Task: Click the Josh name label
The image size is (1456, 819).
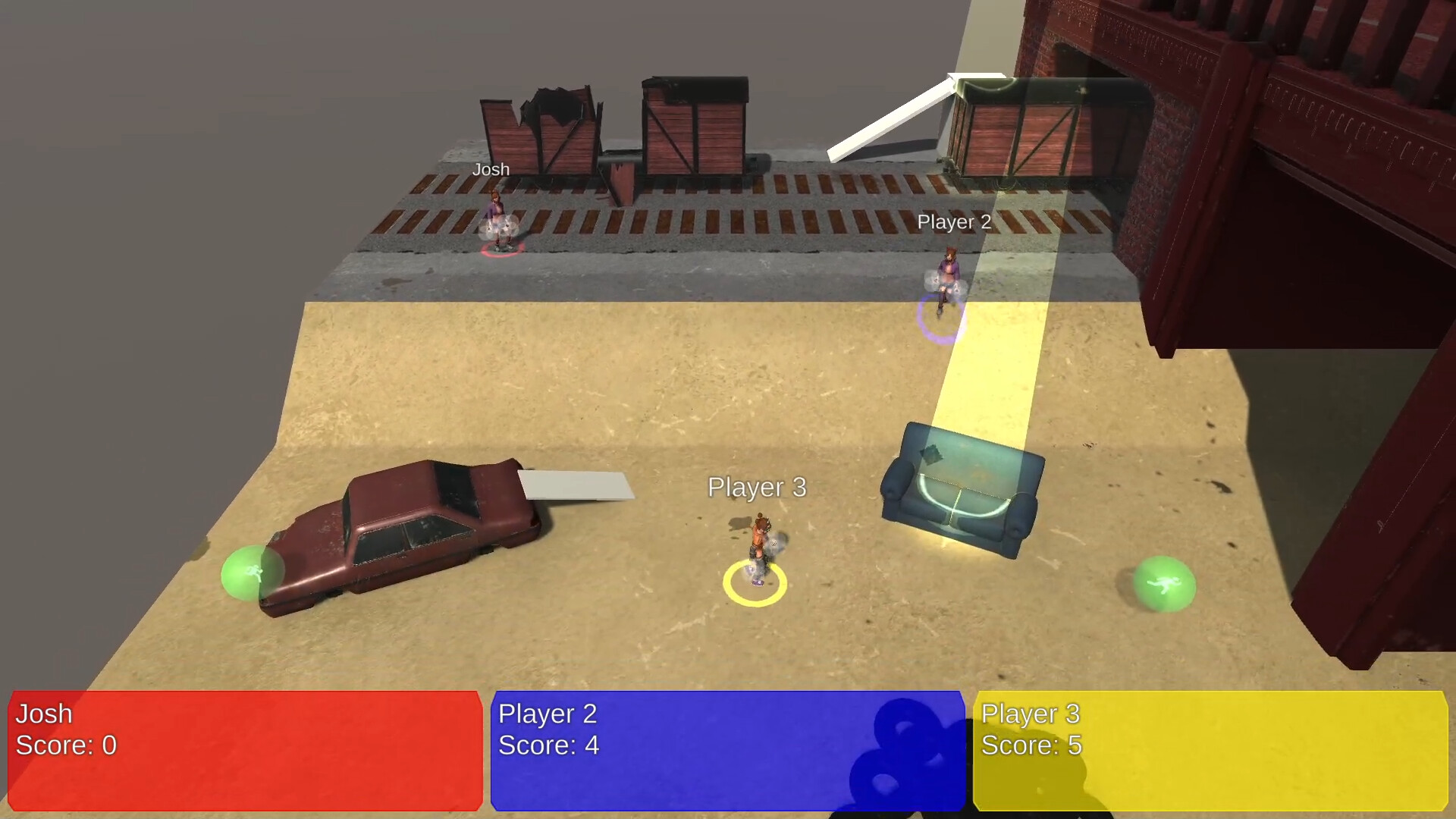Action: click(491, 169)
